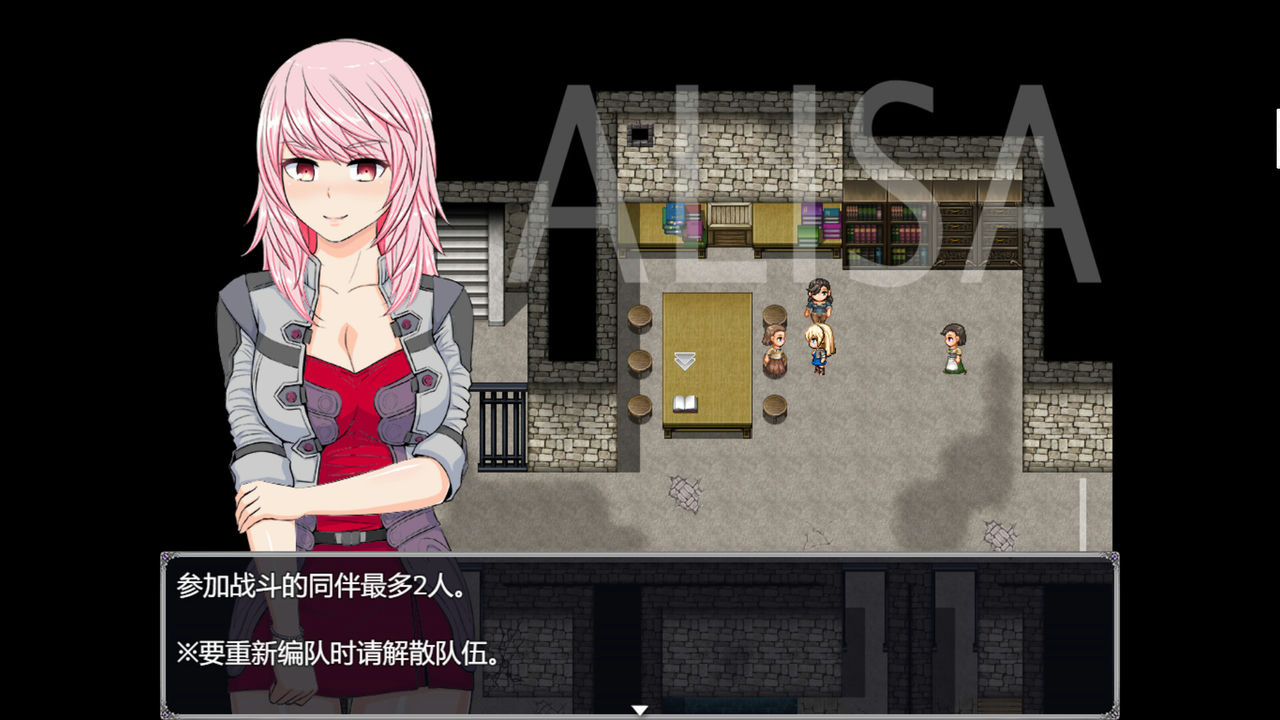Click the continue arrow below the dialogue text
1280x720 pixels.
click(638, 709)
